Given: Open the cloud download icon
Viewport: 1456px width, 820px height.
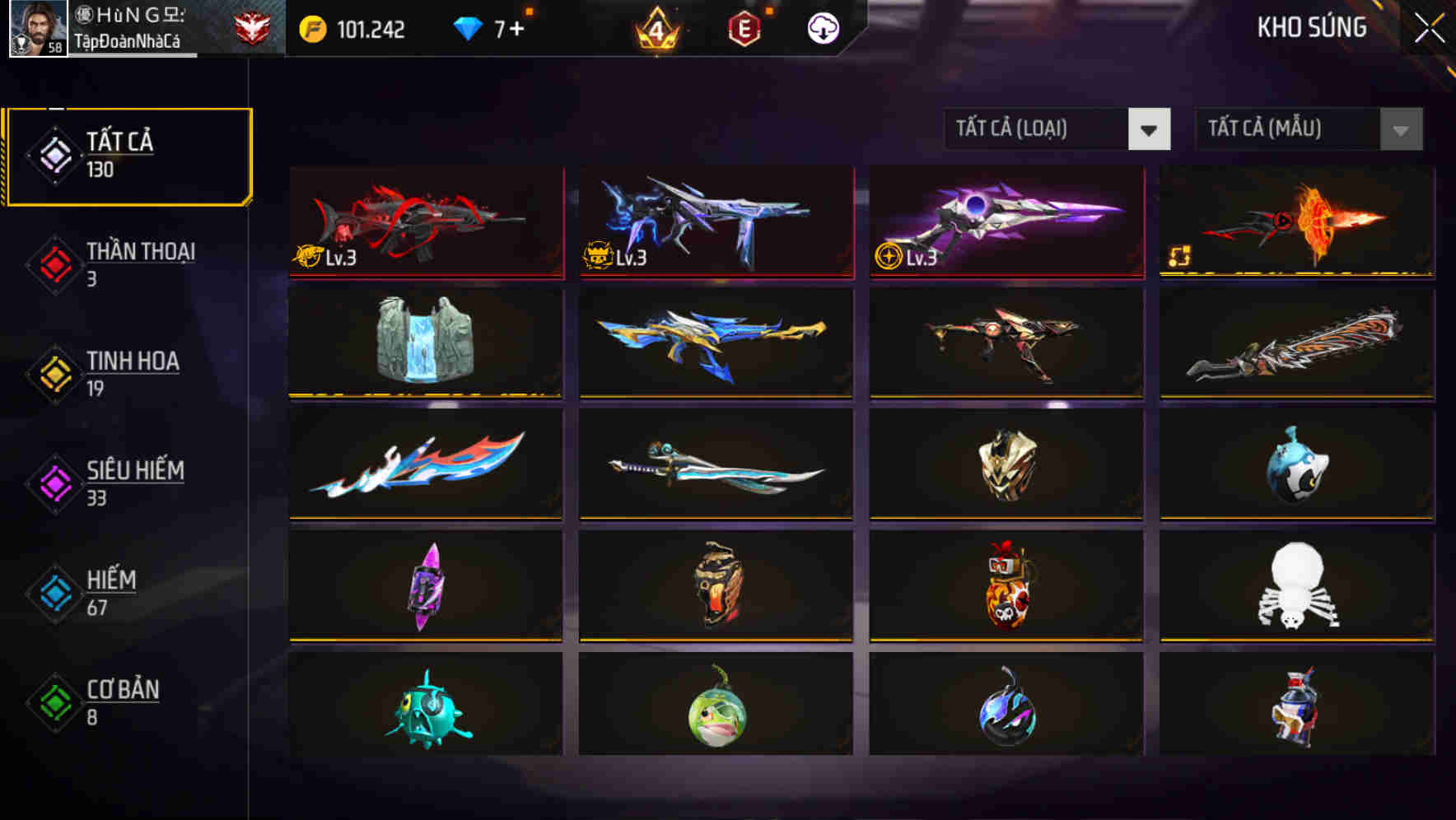Looking at the screenshot, I should point(821,27).
